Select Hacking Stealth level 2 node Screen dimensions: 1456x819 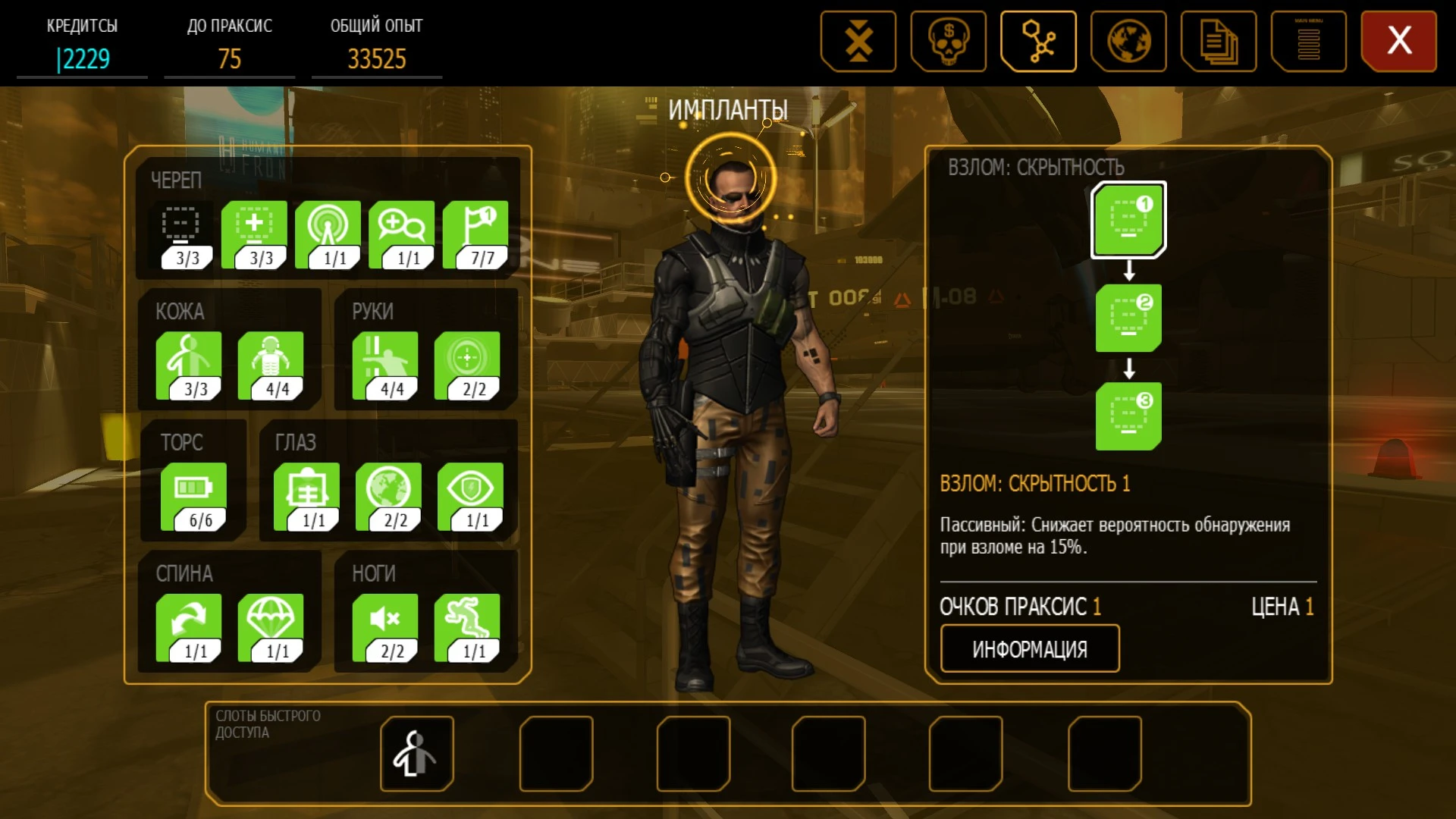point(1128,317)
